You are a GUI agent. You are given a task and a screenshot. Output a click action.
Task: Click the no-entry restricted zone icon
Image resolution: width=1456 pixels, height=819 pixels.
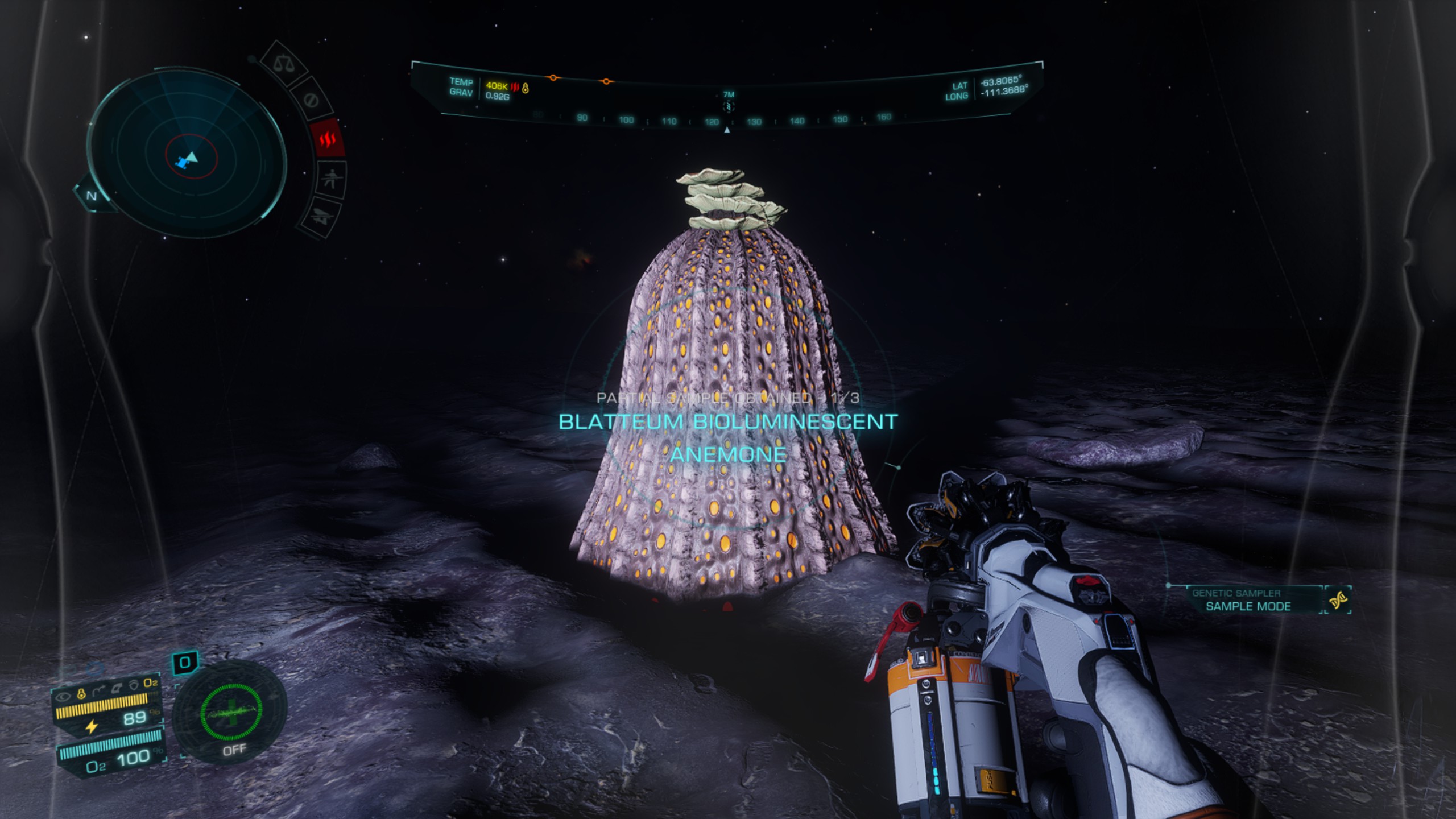click(x=311, y=100)
